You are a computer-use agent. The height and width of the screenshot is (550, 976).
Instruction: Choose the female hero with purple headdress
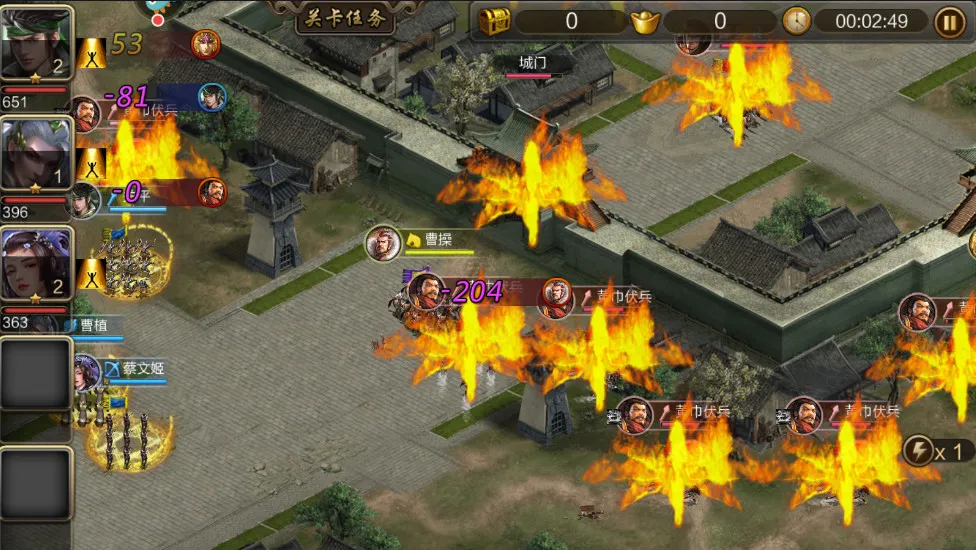[x=36, y=265]
